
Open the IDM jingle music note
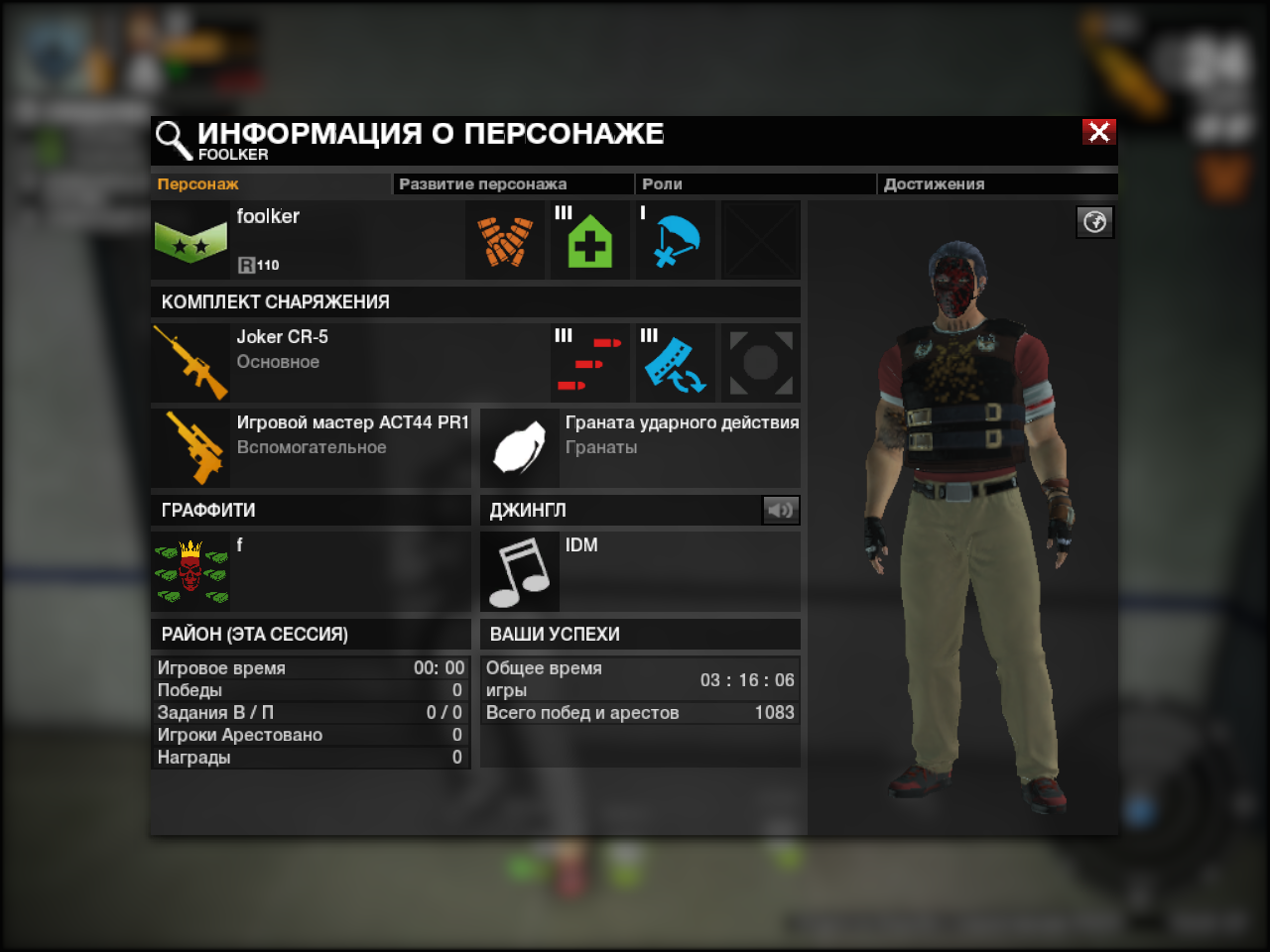pyautogui.click(x=520, y=572)
